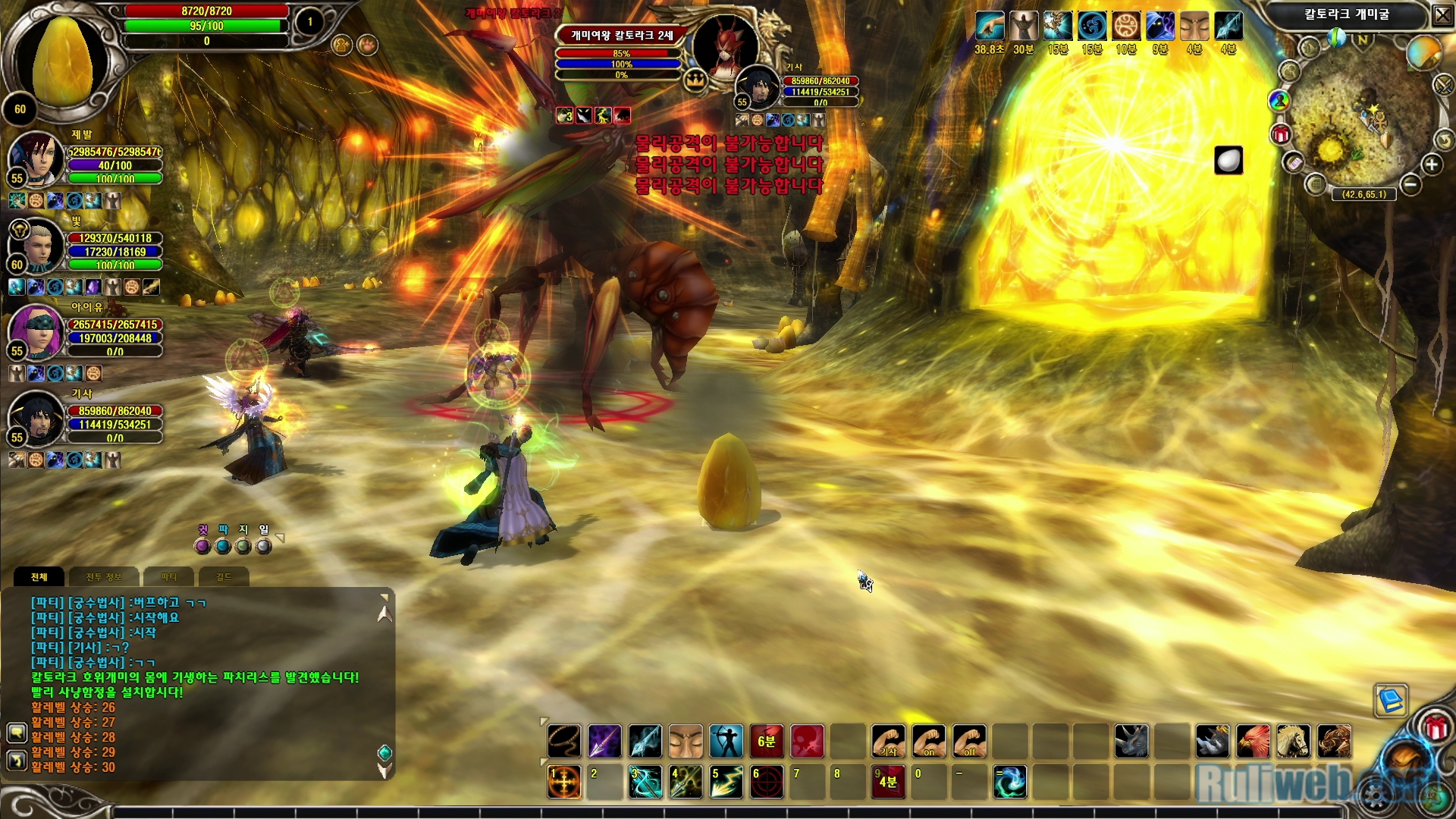
Task: Use the flexing arm skill labeled 'off'
Action: 969,741
